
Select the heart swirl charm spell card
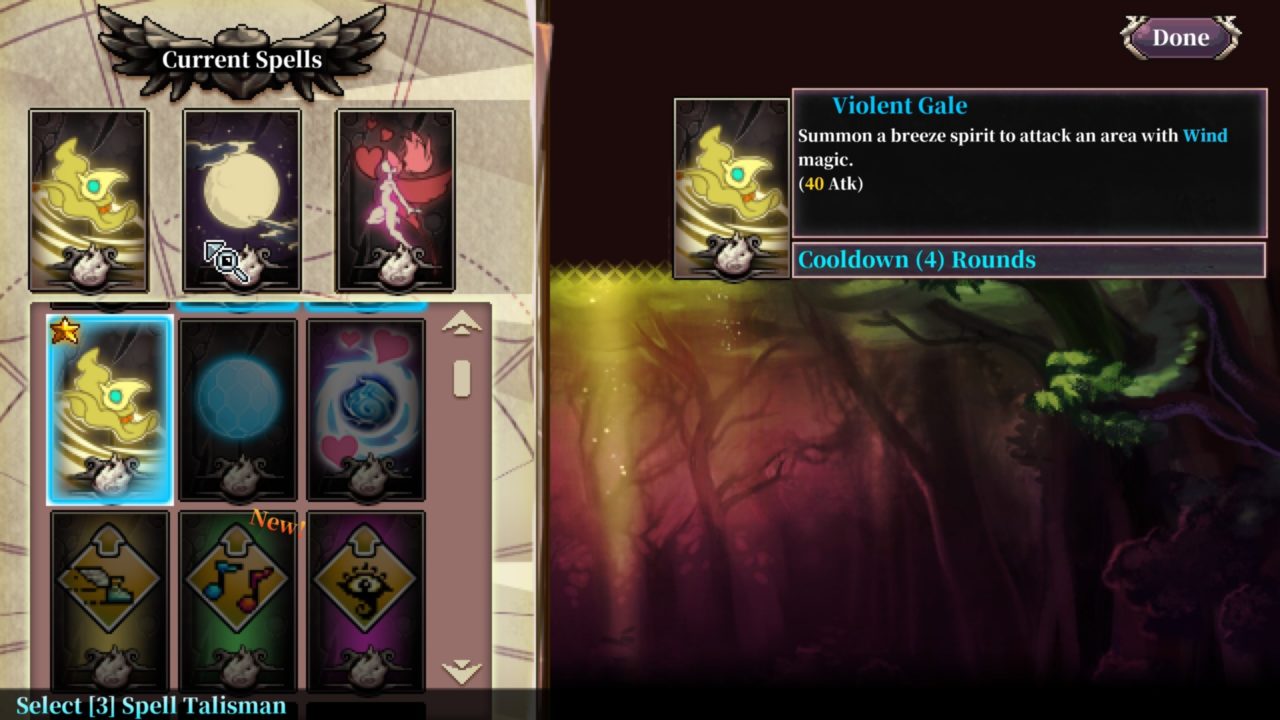pyautogui.click(x=365, y=405)
